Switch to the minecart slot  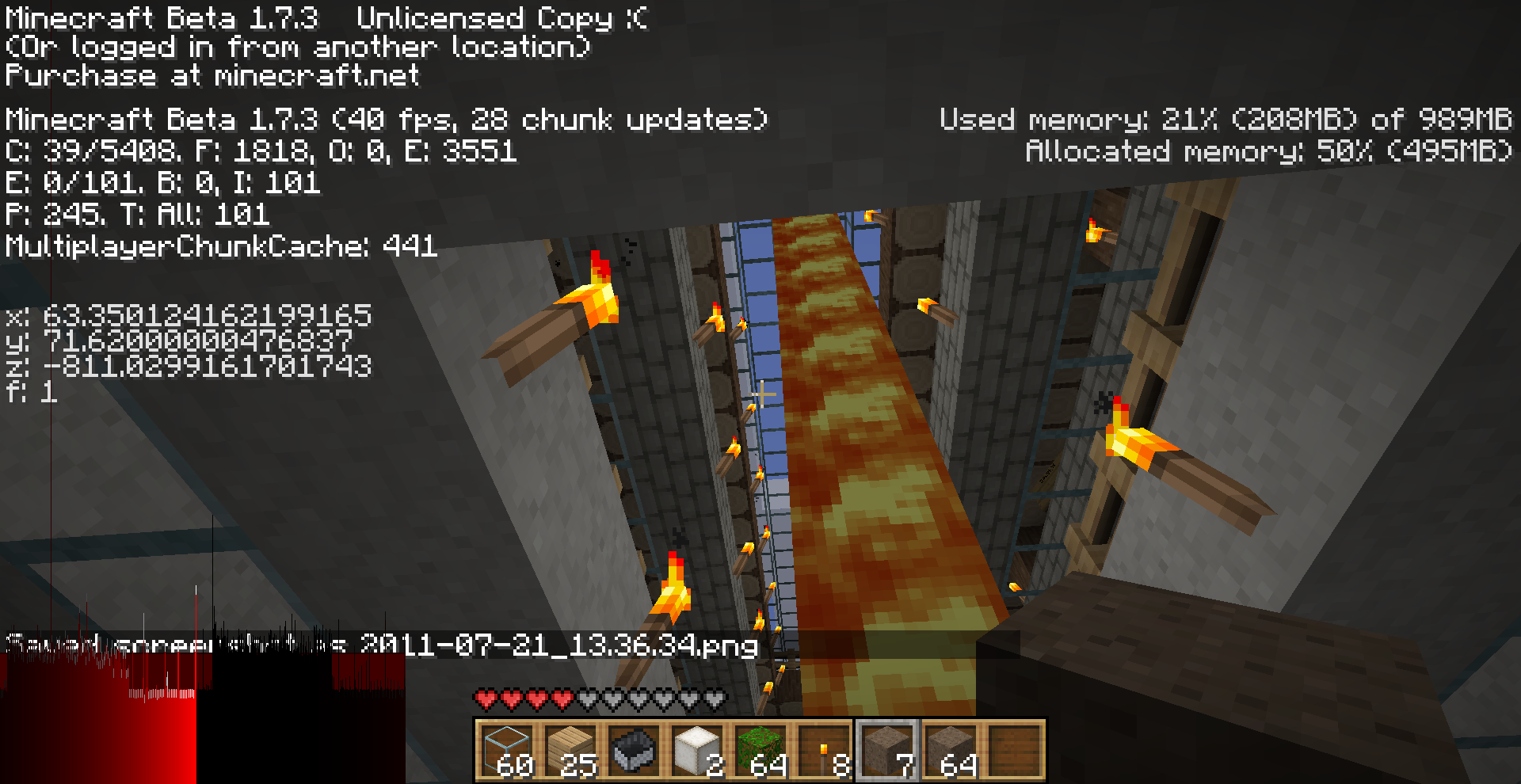coord(634,750)
